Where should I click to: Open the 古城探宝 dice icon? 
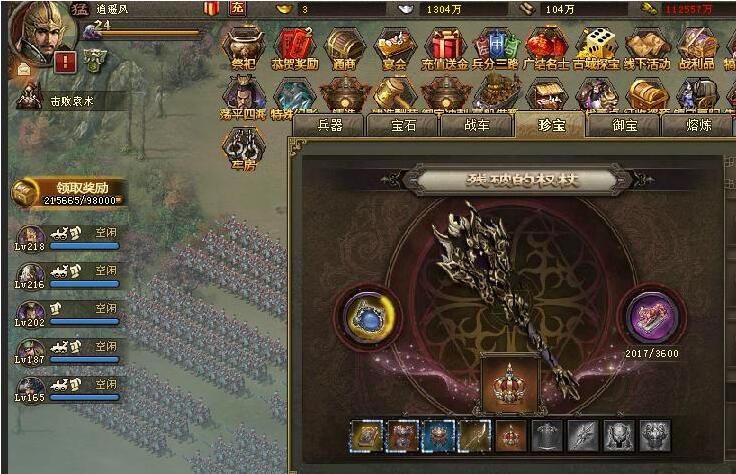pos(596,45)
